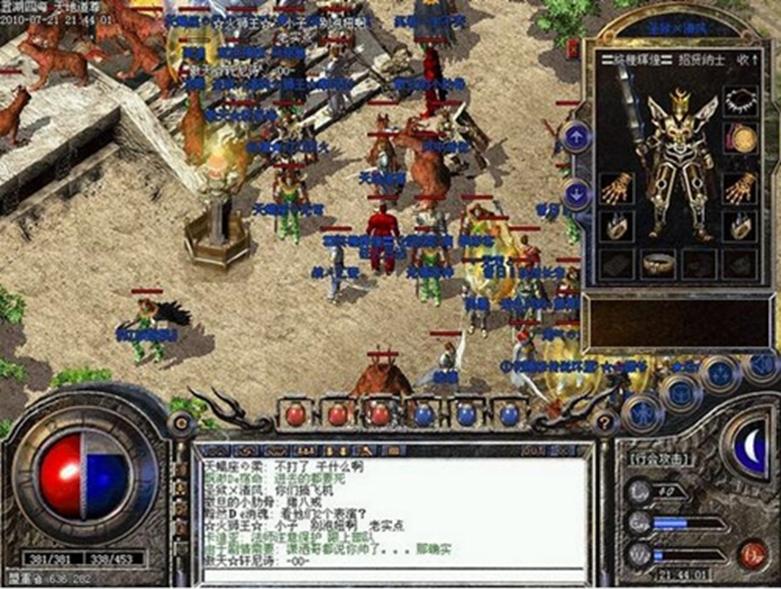Click the blue down-arrow button beside the equipment panel
Viewport: 781px width, 589px height.
coord(576,194)
